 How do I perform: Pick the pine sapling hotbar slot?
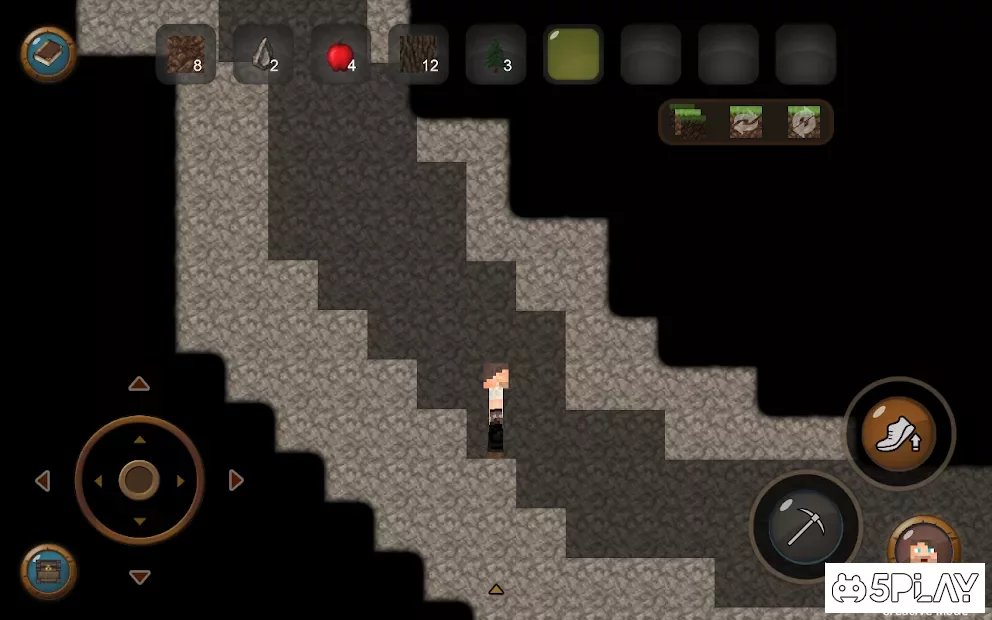495,54
